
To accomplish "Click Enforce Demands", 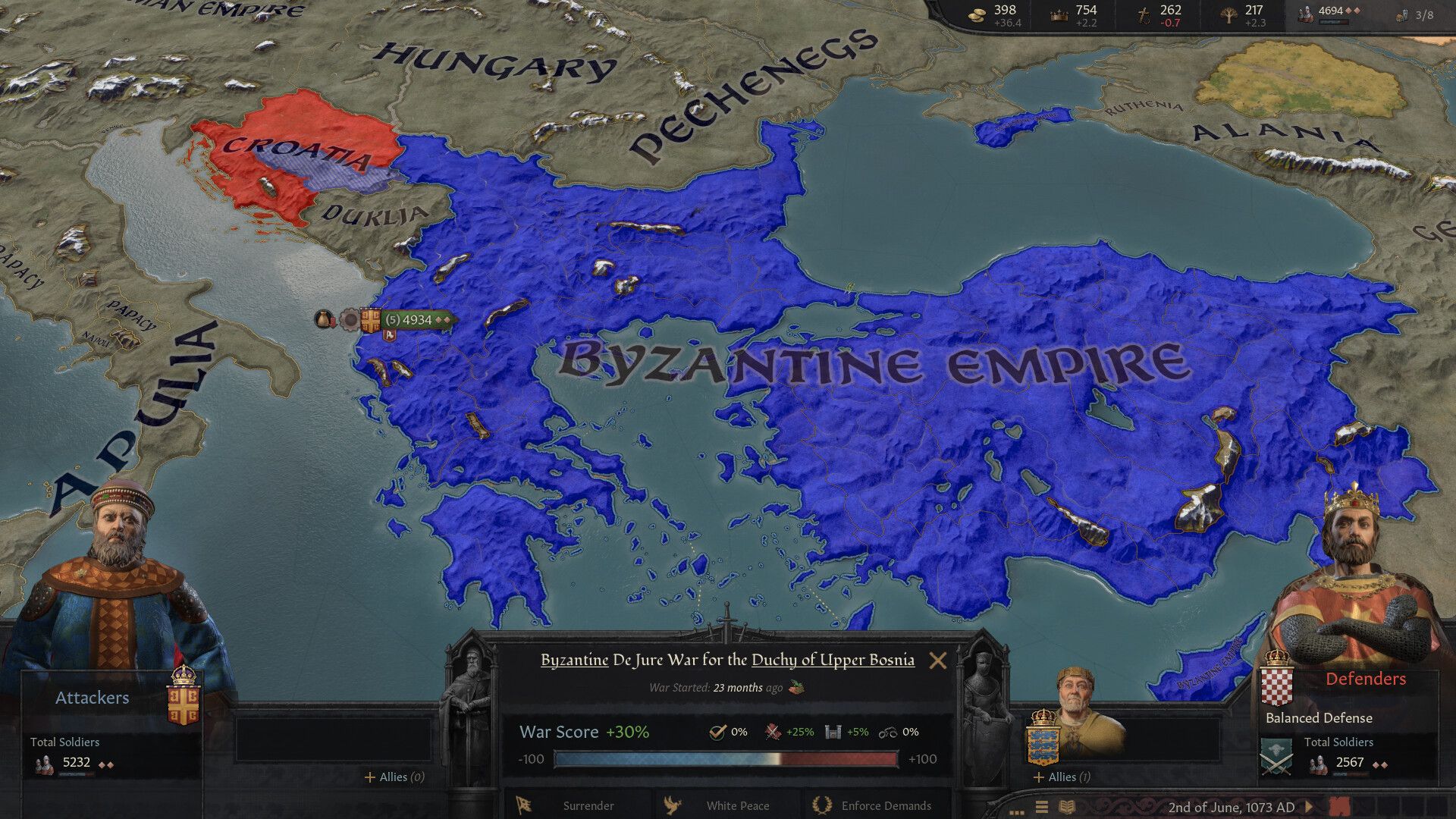I will (x=886, y=806).
